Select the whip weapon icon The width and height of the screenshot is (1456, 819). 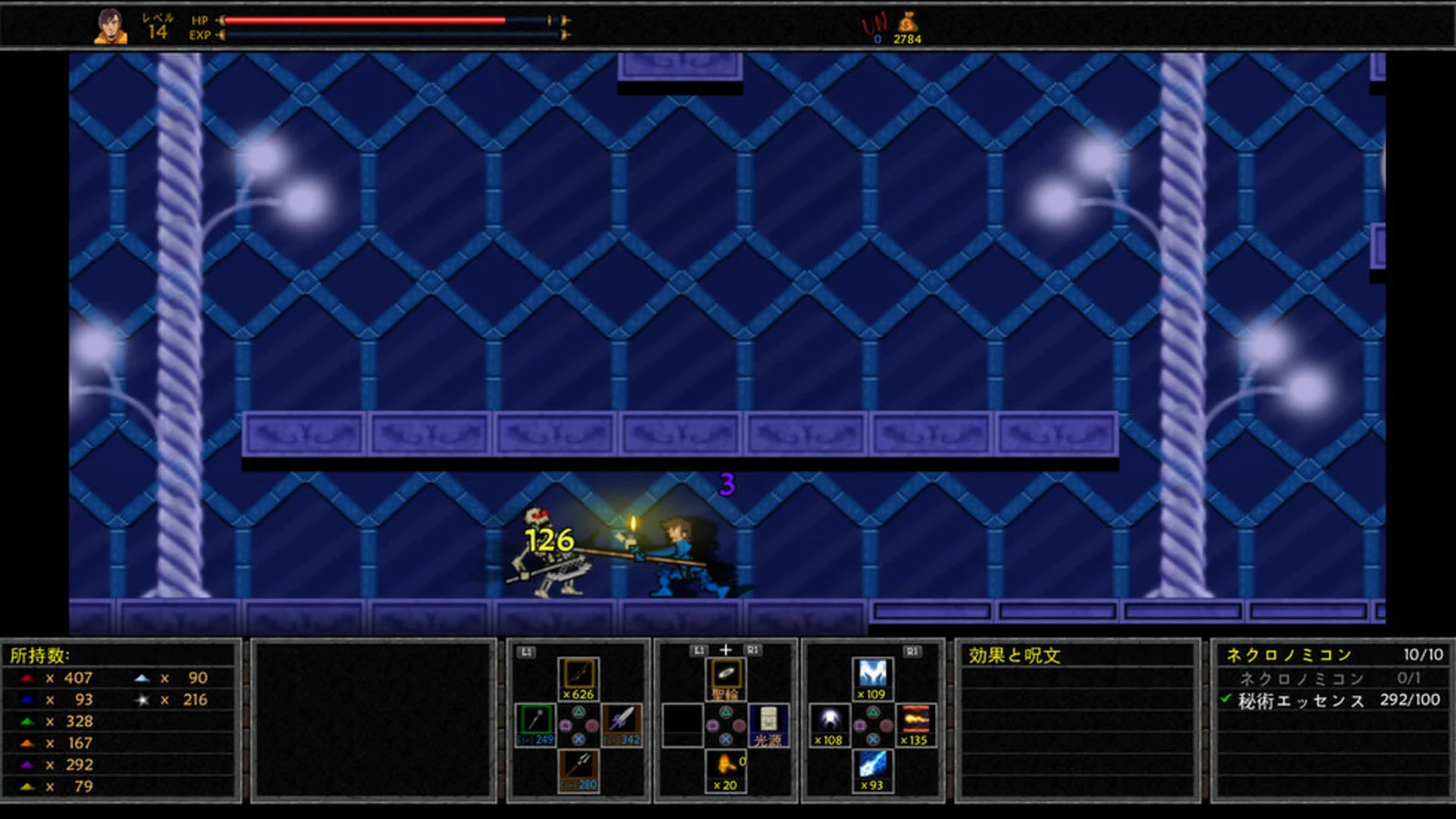579,676
